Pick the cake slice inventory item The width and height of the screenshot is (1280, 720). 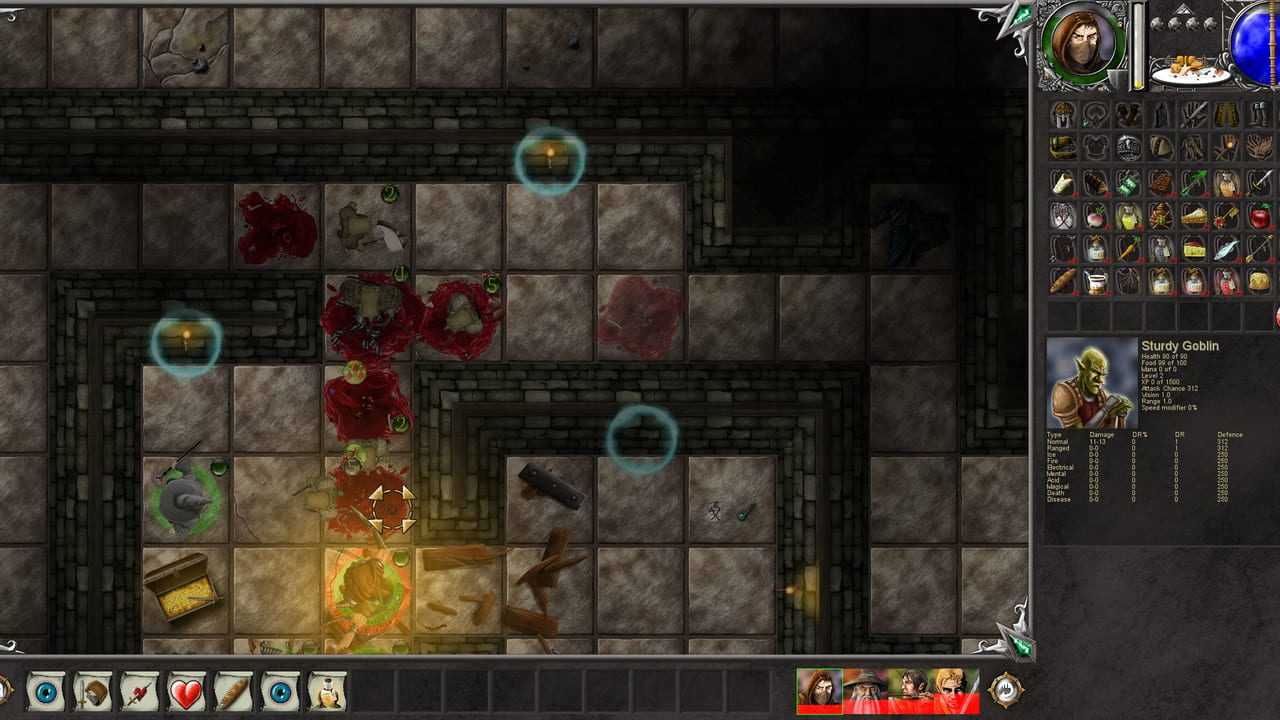point(1193,216)
